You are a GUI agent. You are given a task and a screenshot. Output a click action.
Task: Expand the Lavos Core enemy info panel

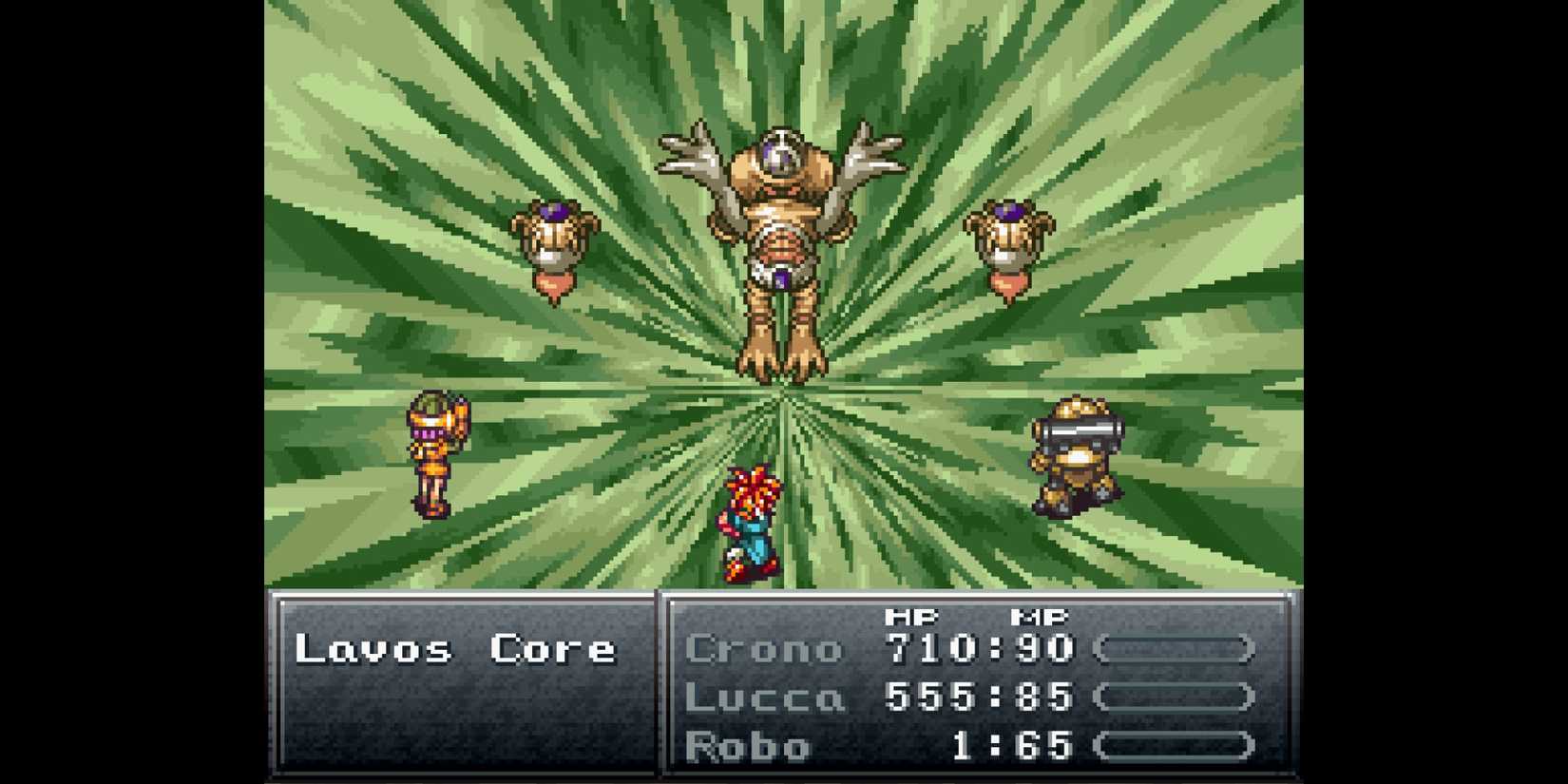(x=456, y=649)
